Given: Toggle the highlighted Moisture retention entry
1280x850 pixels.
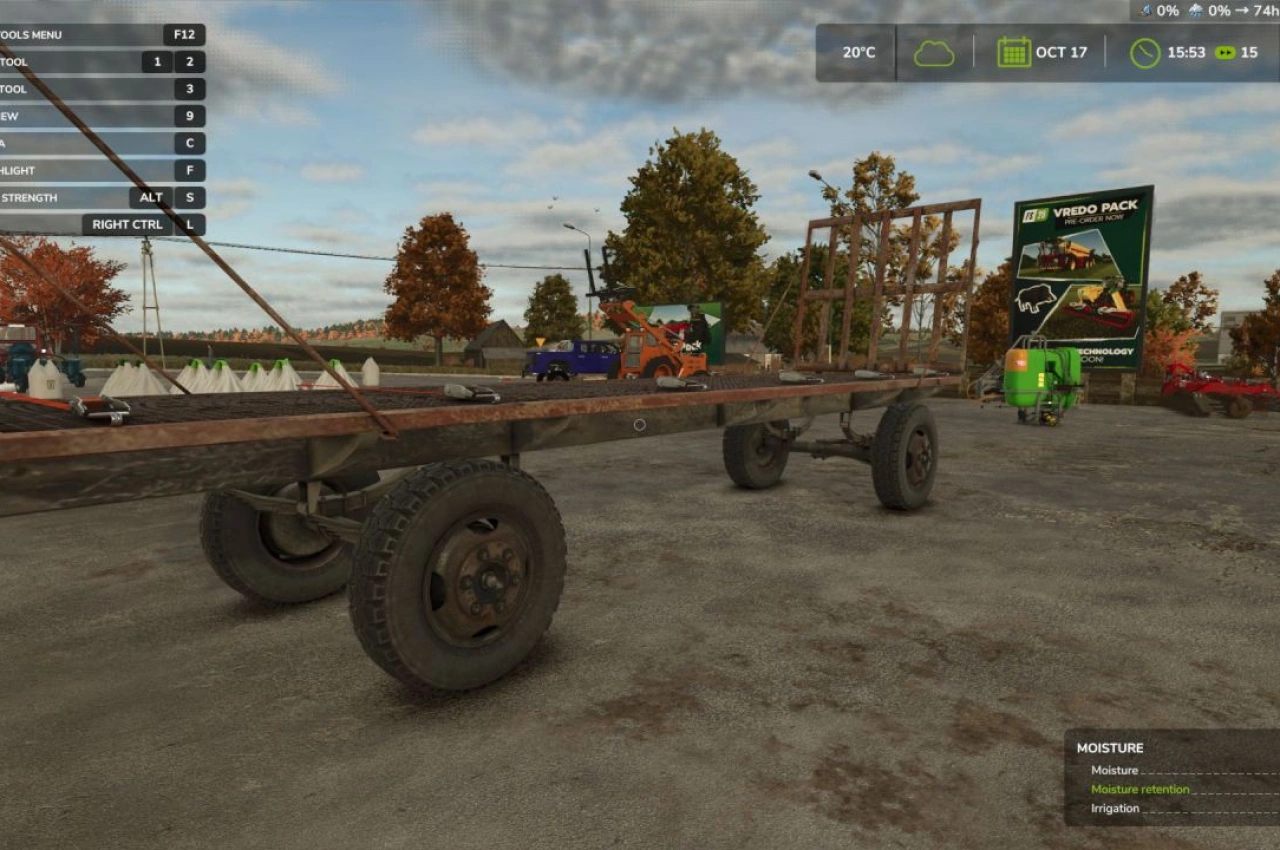Looking at the screenshot, I should 1140,789.
